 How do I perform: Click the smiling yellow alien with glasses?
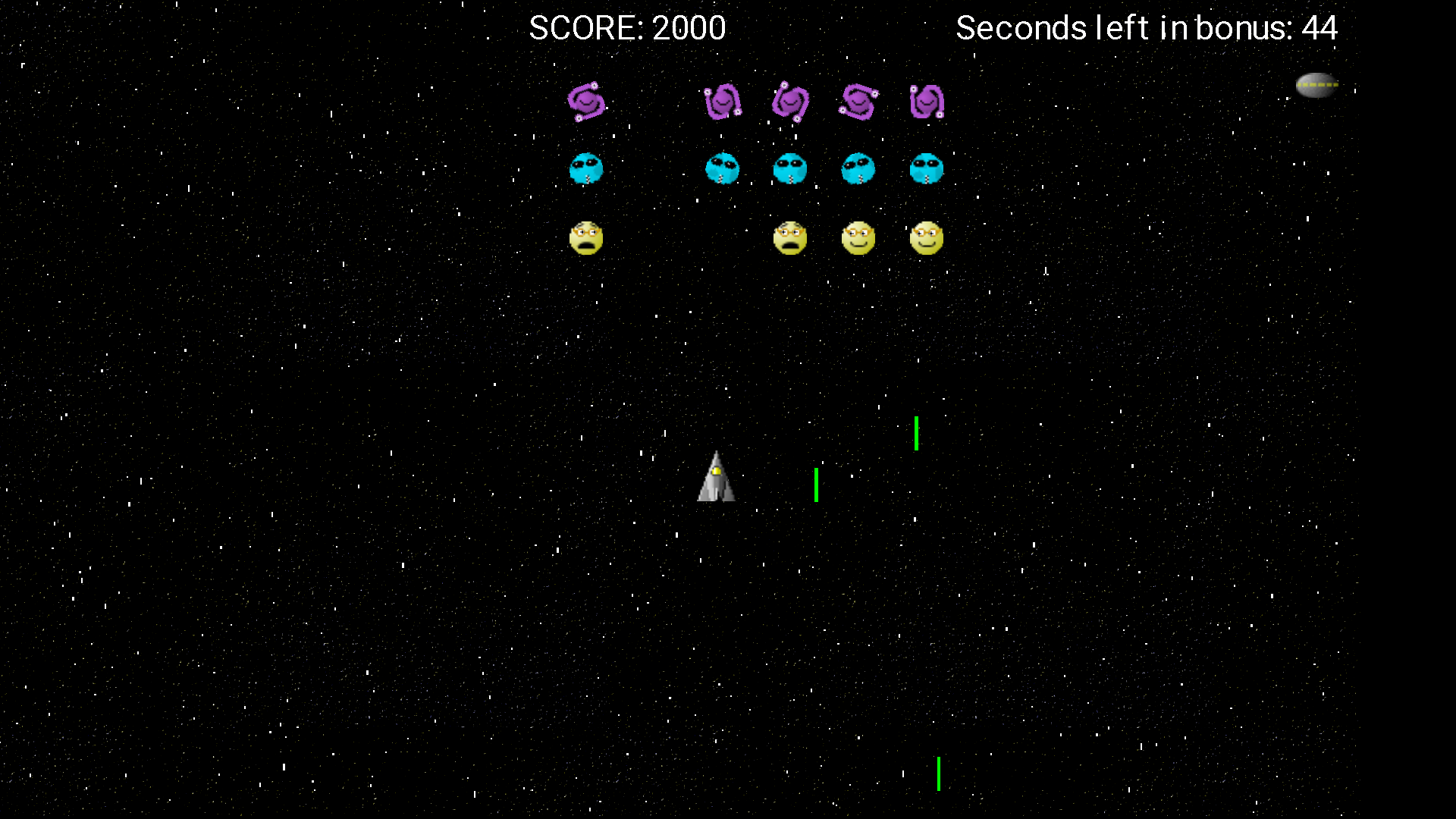click(x=858, y=238)
